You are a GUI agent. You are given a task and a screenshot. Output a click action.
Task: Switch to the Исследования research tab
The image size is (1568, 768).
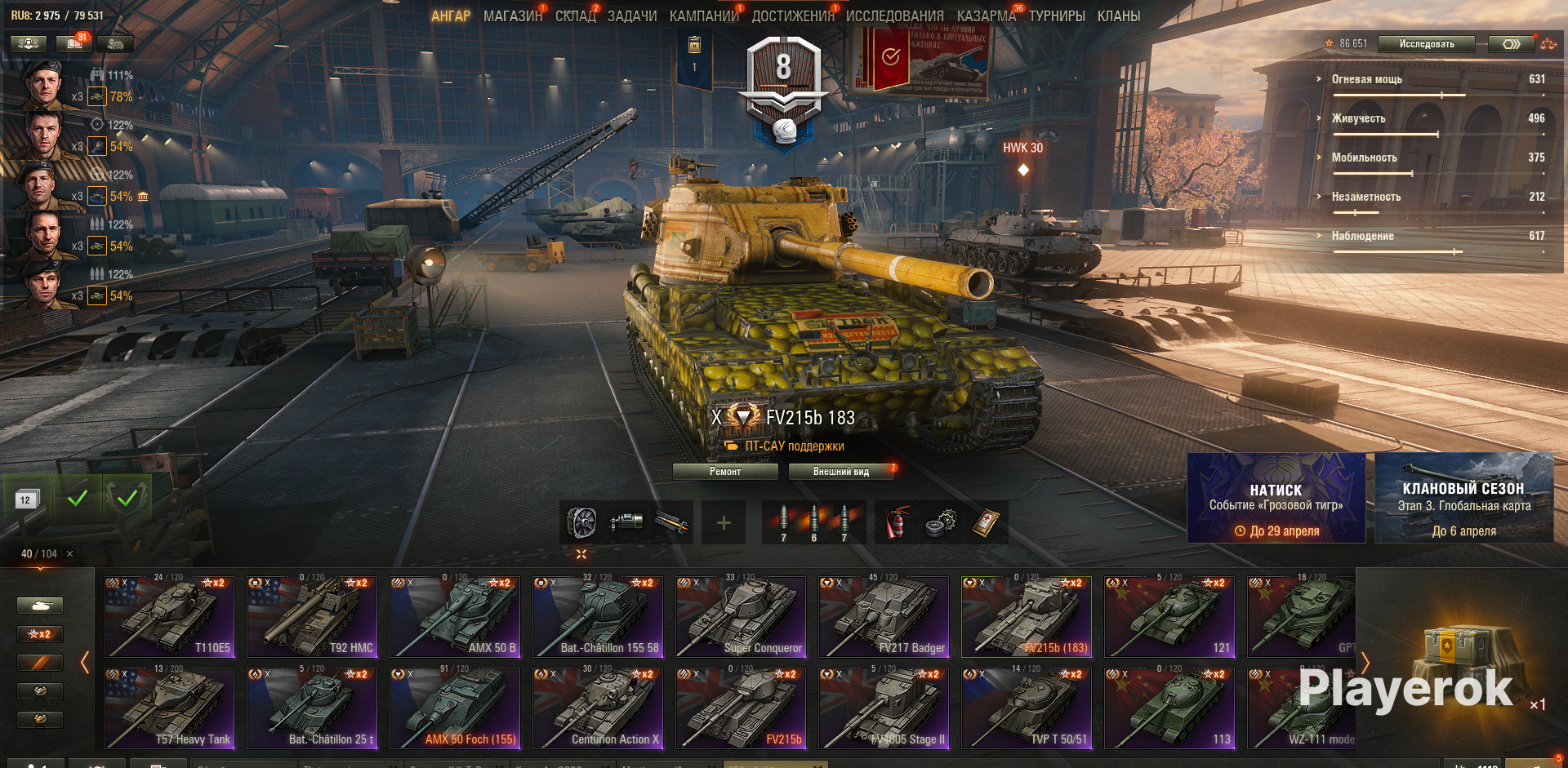click(x=894, y=16)
